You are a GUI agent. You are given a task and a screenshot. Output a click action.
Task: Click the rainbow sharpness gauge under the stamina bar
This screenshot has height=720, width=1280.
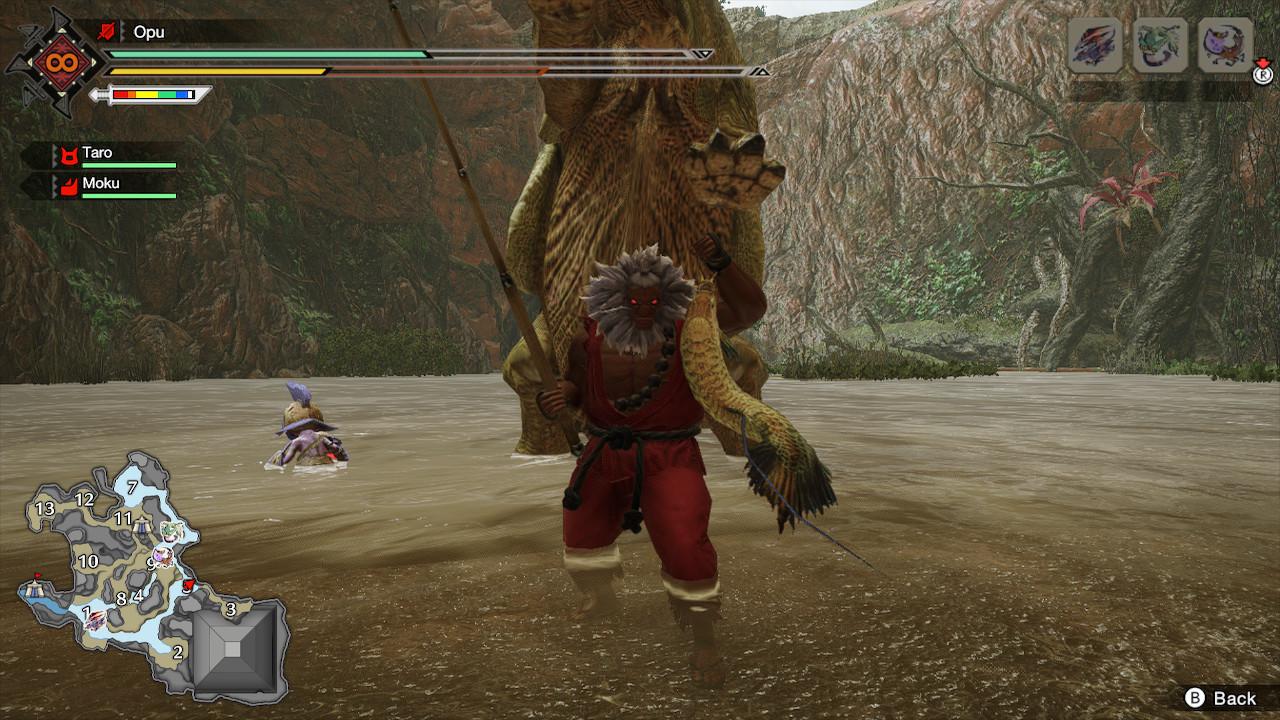pos(153,96)
